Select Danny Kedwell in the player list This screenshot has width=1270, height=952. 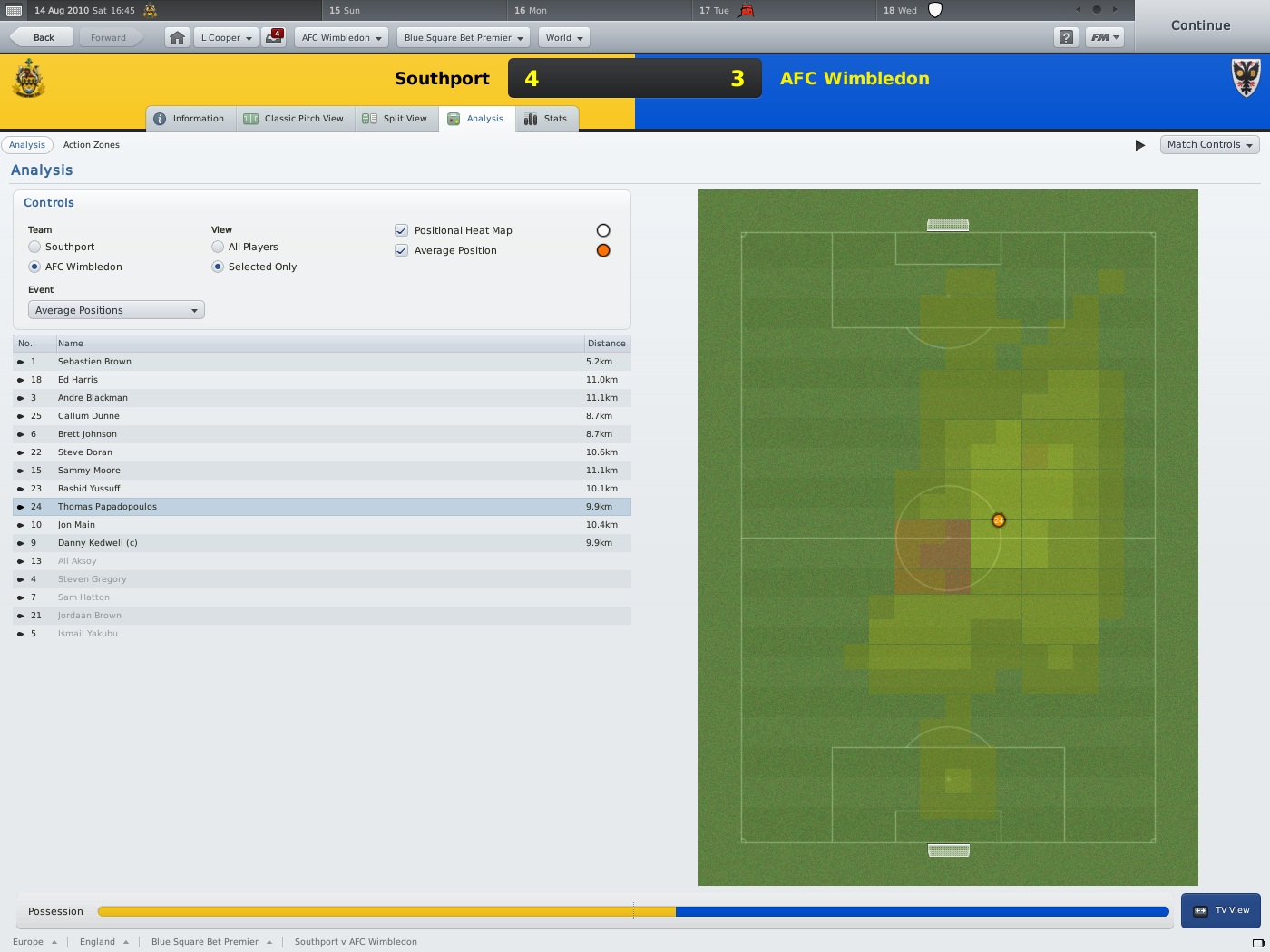pyautogui.click(x=98, y=542)
